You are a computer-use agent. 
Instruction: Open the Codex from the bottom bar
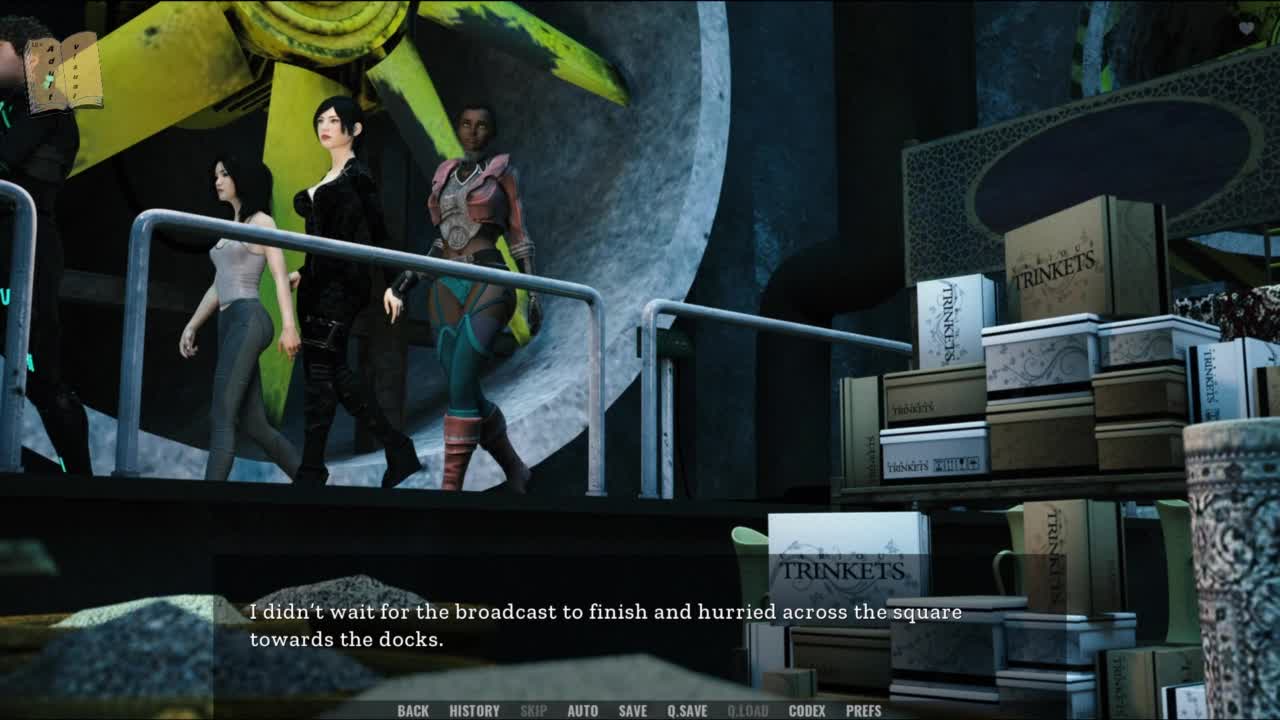[806, 711]
